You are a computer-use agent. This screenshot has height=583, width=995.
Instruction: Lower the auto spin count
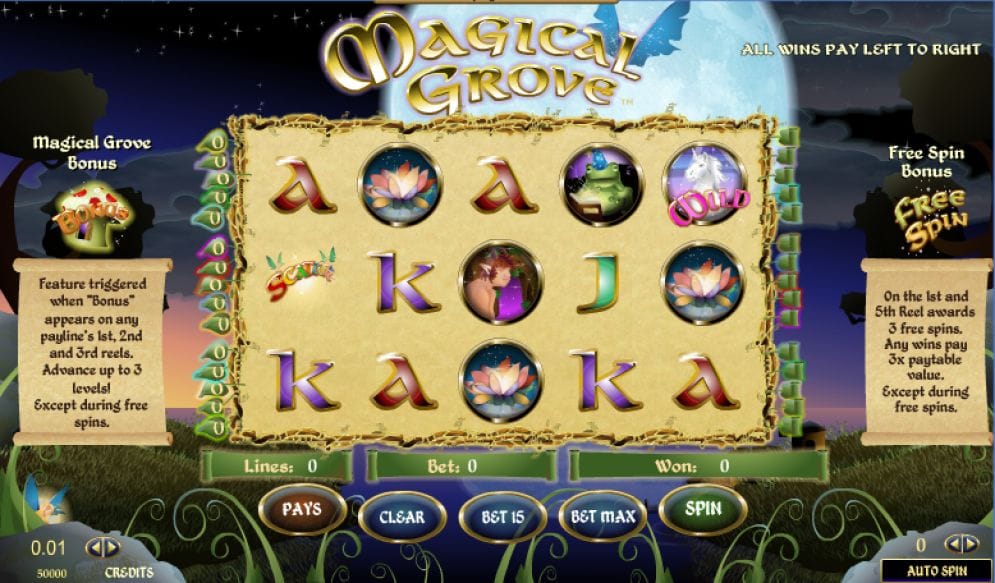click(954, 544)
